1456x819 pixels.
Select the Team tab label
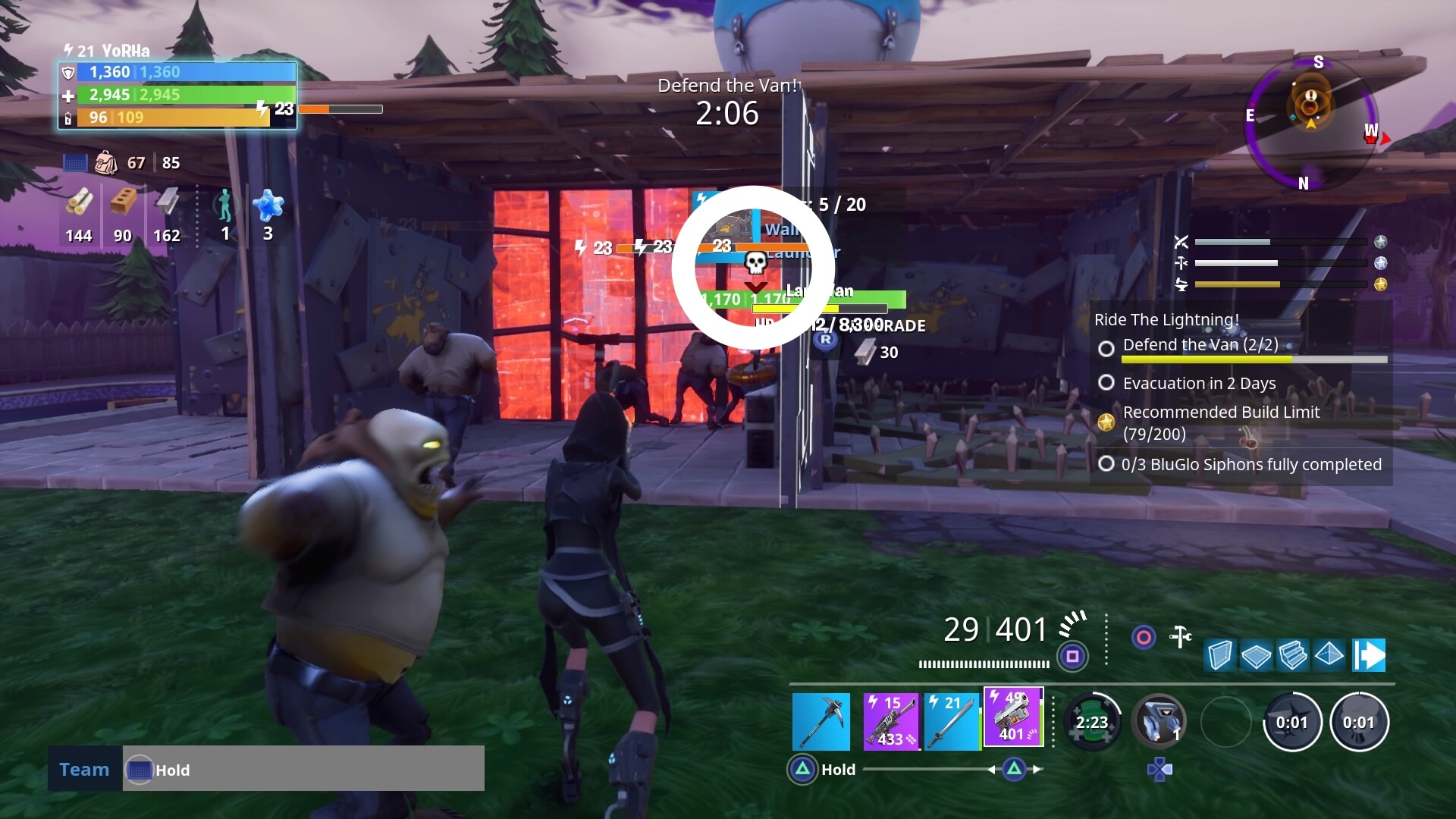(x=84, y=769)
